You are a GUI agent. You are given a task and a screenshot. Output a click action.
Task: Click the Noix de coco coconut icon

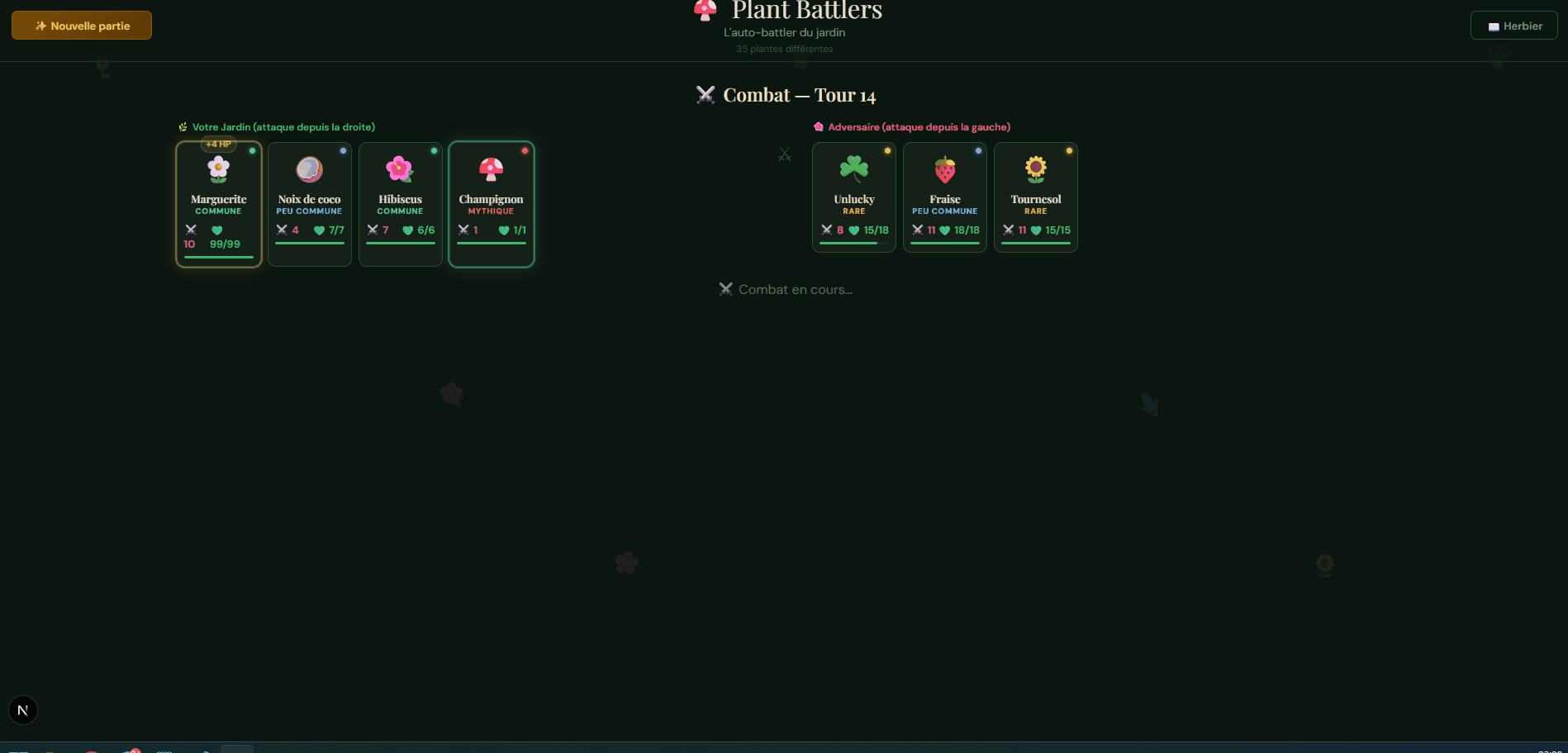click(x=309, y=169)
